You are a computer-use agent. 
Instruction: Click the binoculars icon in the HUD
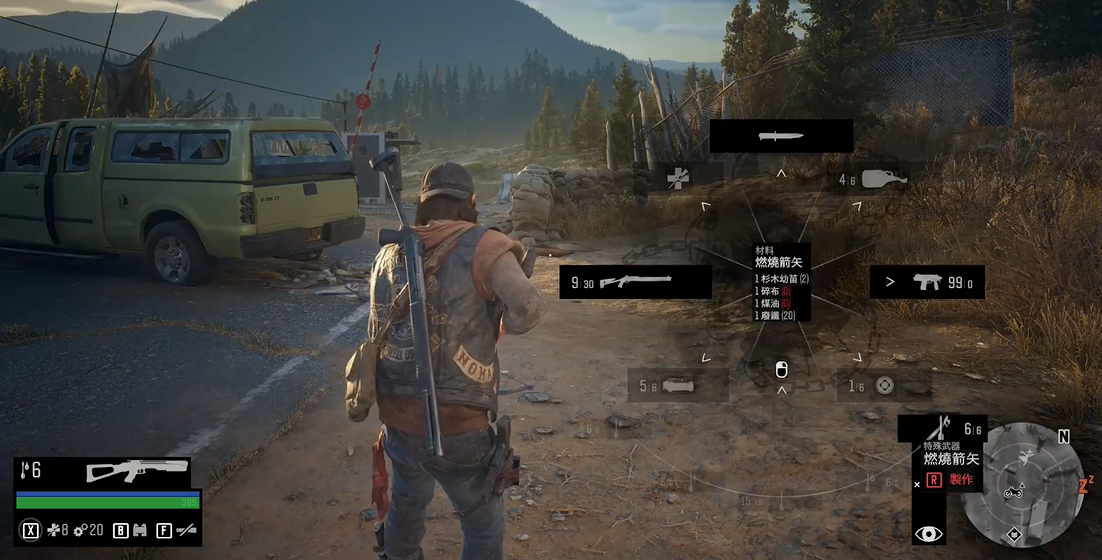click(138, 530)
